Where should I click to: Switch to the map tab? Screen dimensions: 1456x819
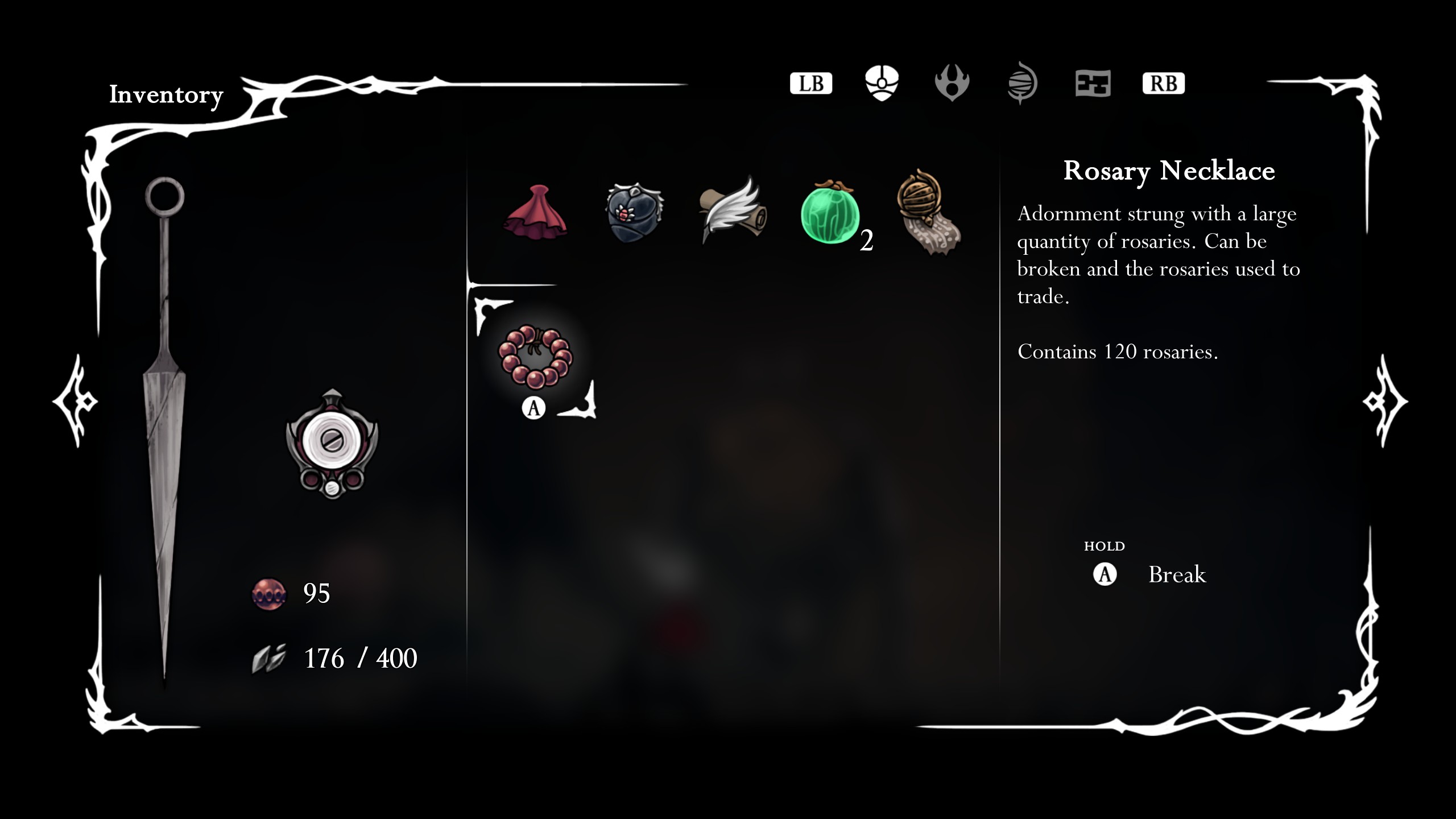pyautogui.click(x=1093, y=84)
